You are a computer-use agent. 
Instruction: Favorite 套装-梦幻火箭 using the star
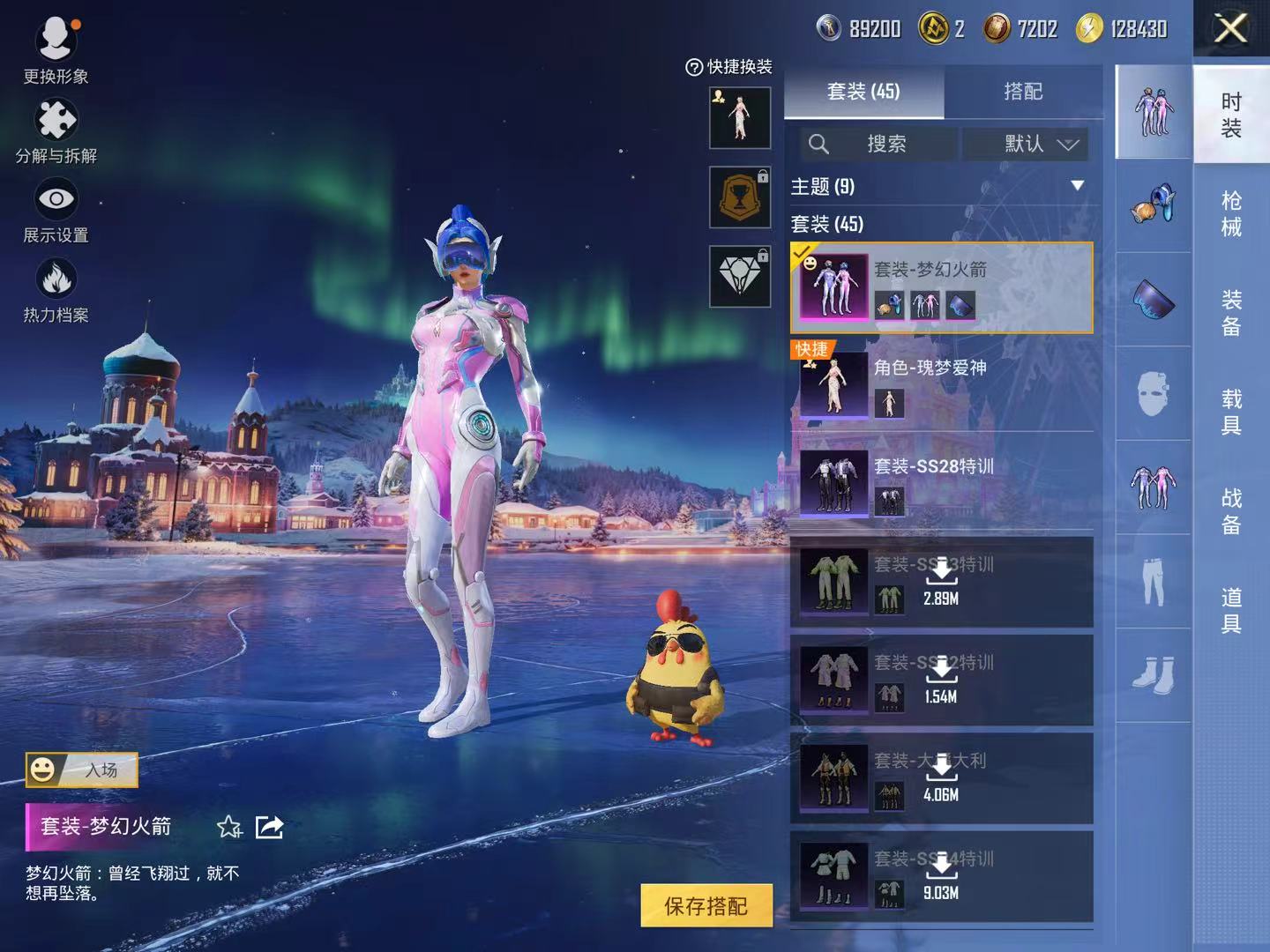(229, 828)
